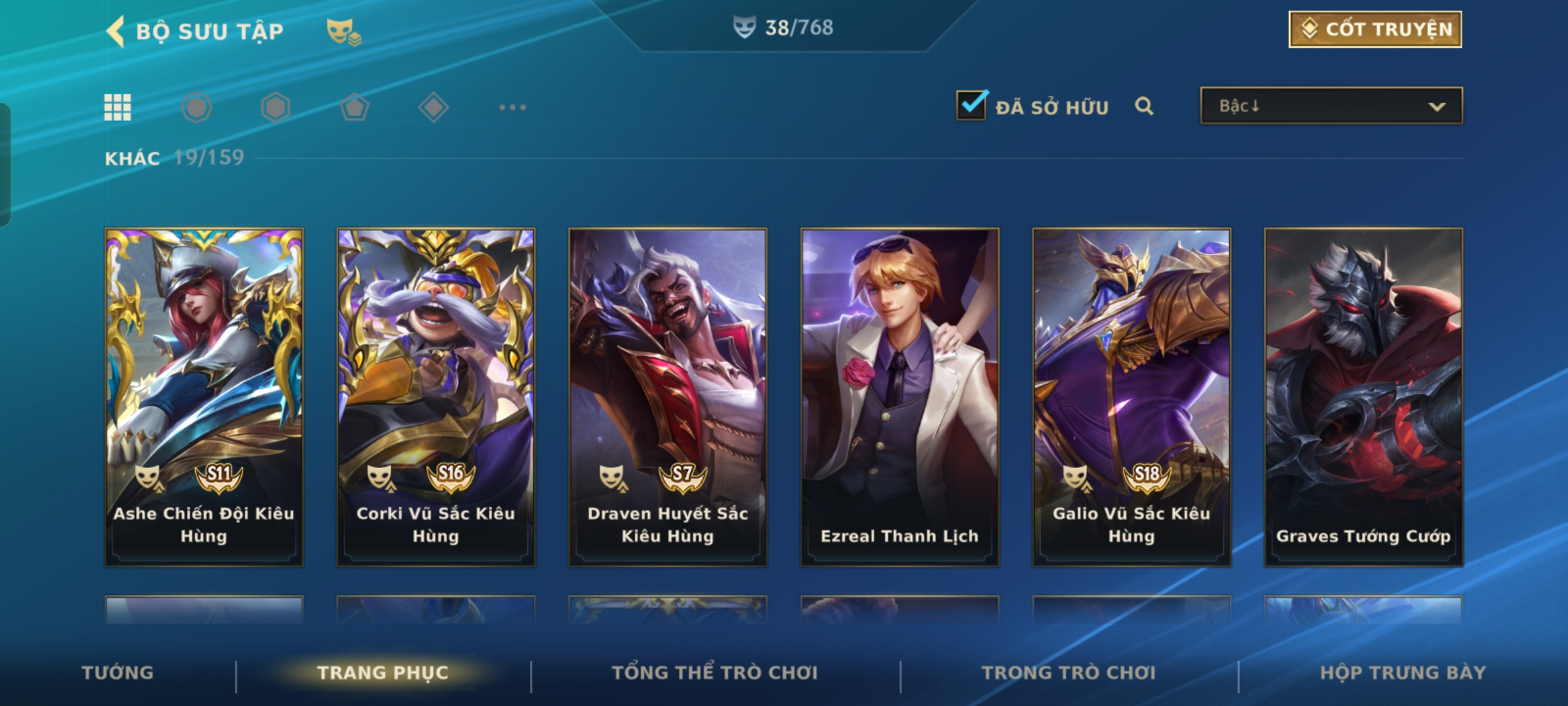This screenshot has height=706, width=1568.
Task: Select Corki Vũ Sắc Kiêu Hùng skin
Action: 436,396
